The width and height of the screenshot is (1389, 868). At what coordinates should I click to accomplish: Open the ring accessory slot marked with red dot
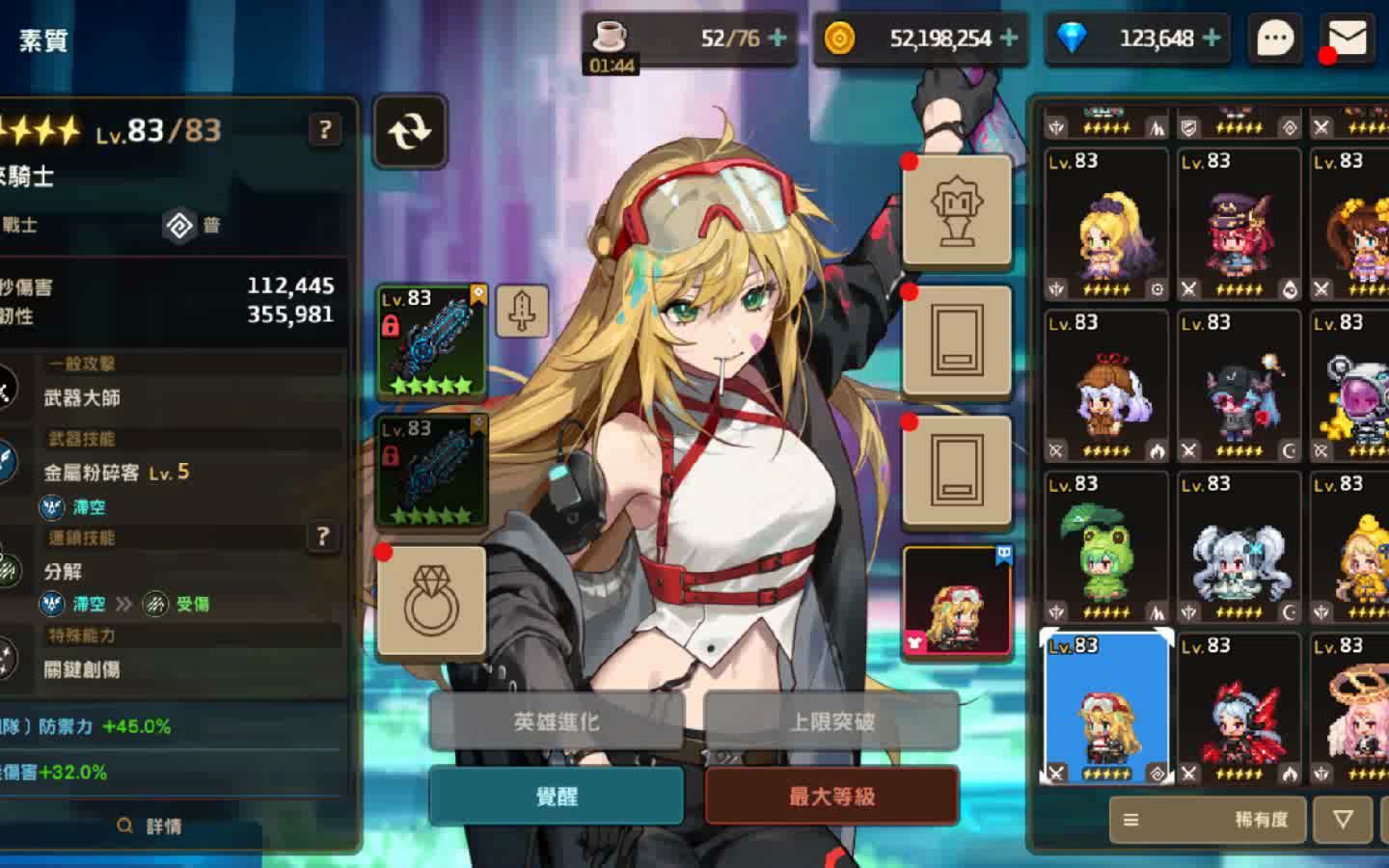pos(433,600)
